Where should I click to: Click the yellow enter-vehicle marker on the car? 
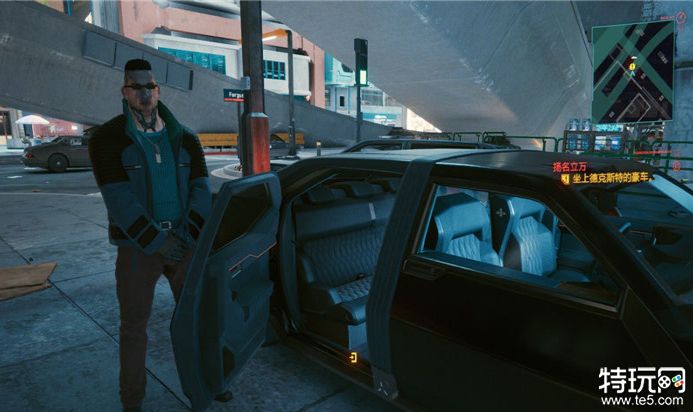352,357
